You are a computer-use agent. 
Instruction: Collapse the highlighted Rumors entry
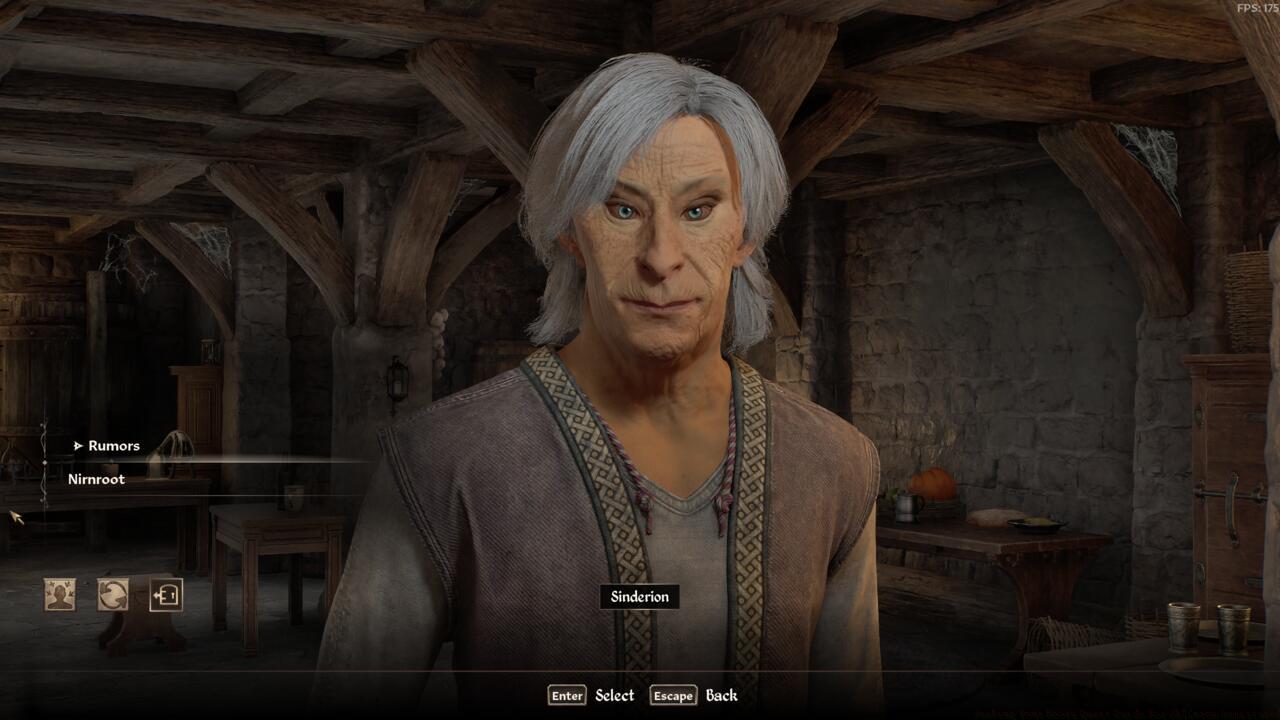click(113, 446)
